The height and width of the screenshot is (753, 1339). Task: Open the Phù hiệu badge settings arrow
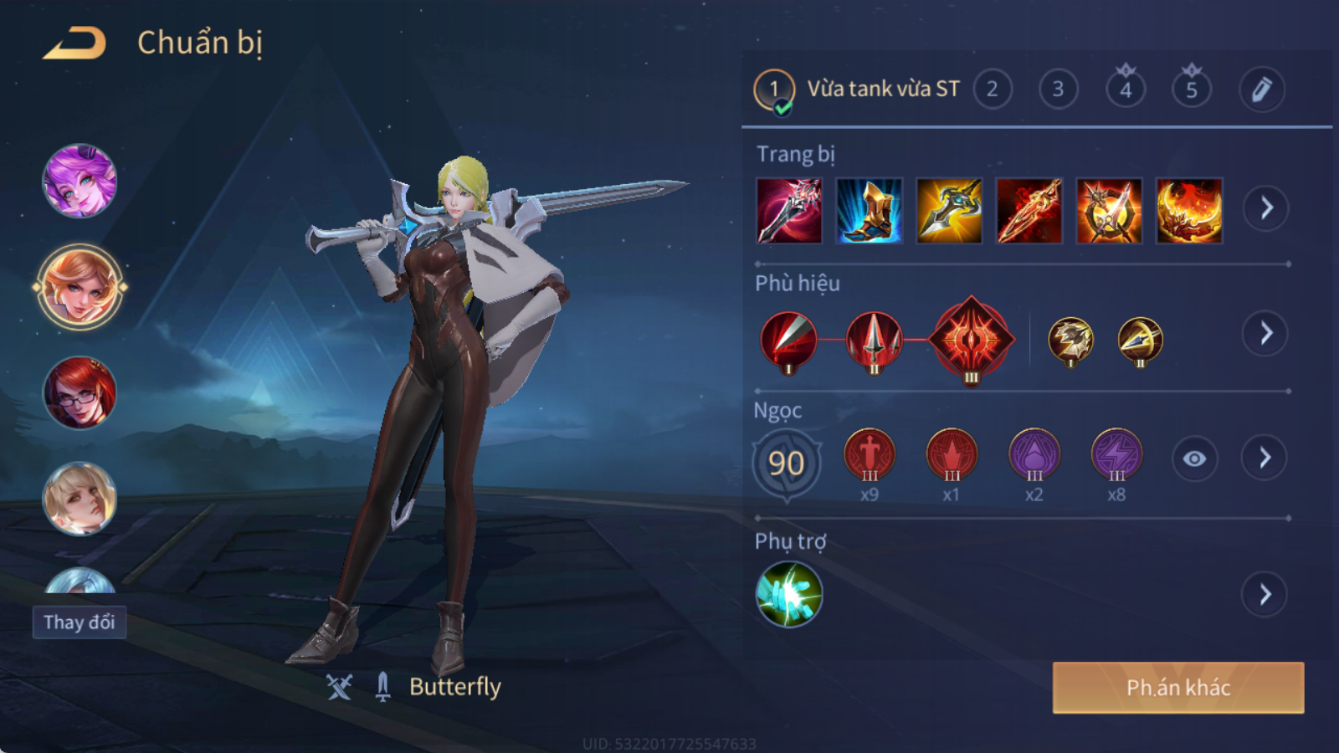[x=1265, y=333]
